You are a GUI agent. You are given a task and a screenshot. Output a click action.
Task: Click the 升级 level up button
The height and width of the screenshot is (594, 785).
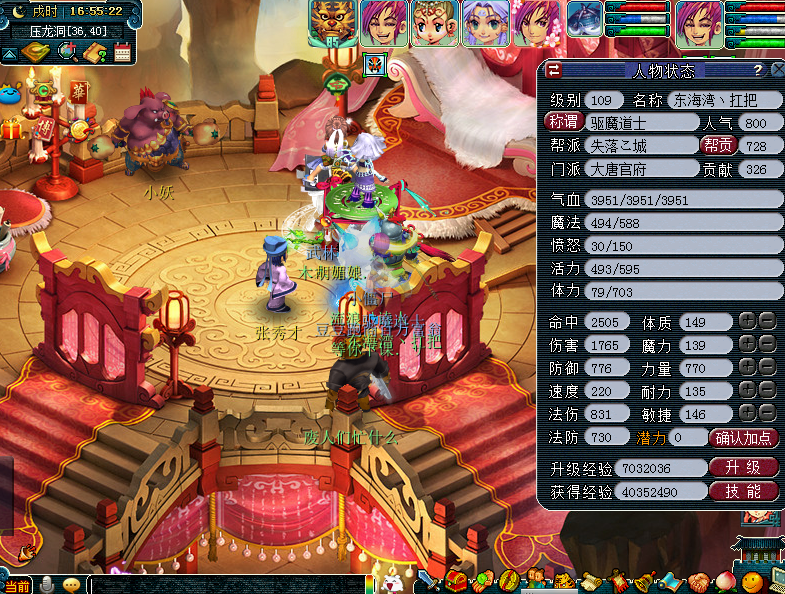(x=743, y=467)
